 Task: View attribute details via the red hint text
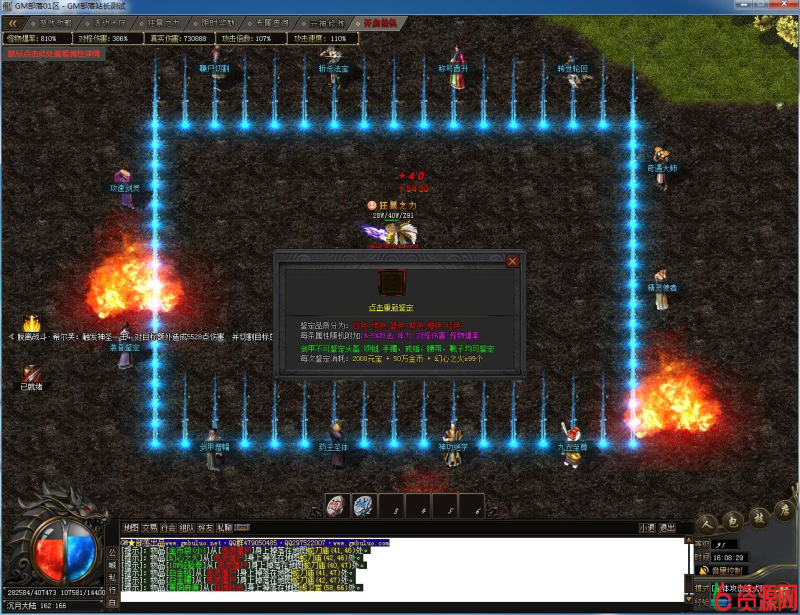50,53
